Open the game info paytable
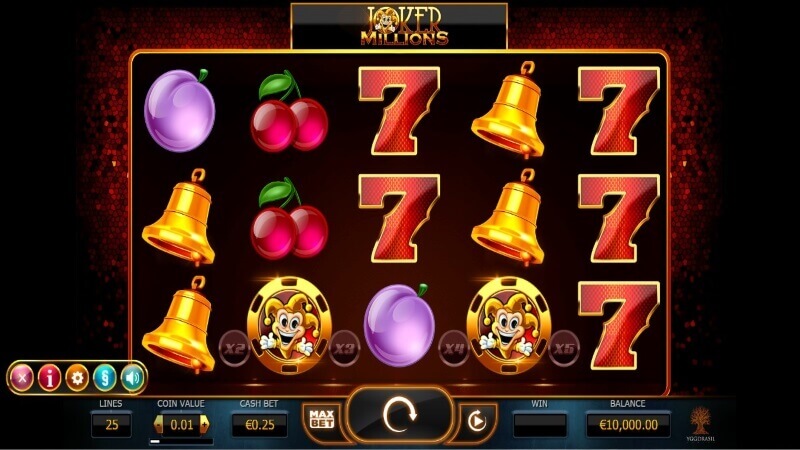800x450 pixels. click(x=49, y=377)
